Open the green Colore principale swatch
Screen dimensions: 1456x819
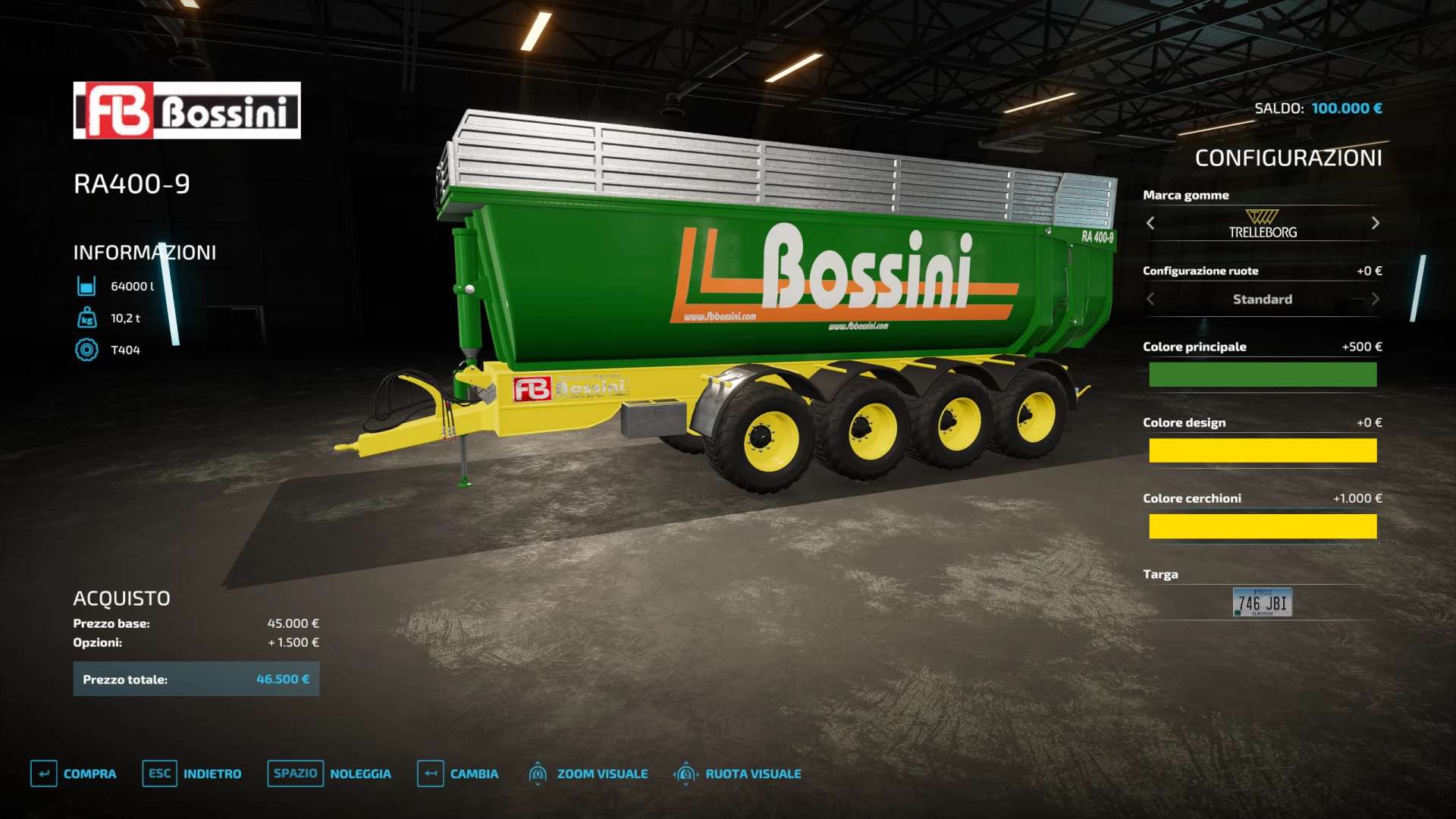pyautogui.click(x=1262, y=375)
